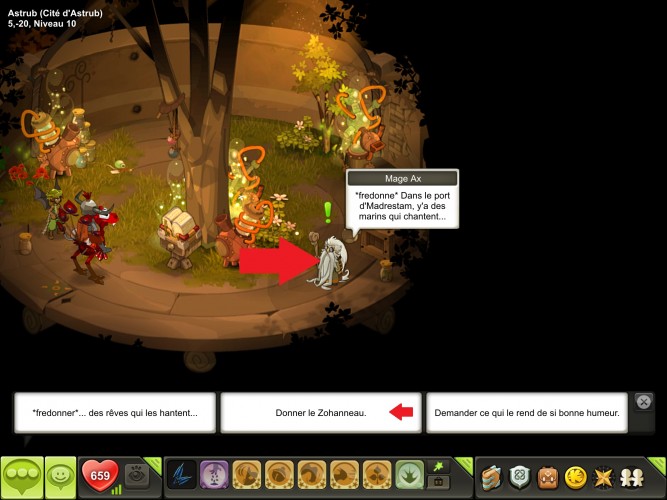This screenshot has height=500, width=667.
Task: Open the chat speech bubble button
Action: (22, 475)
